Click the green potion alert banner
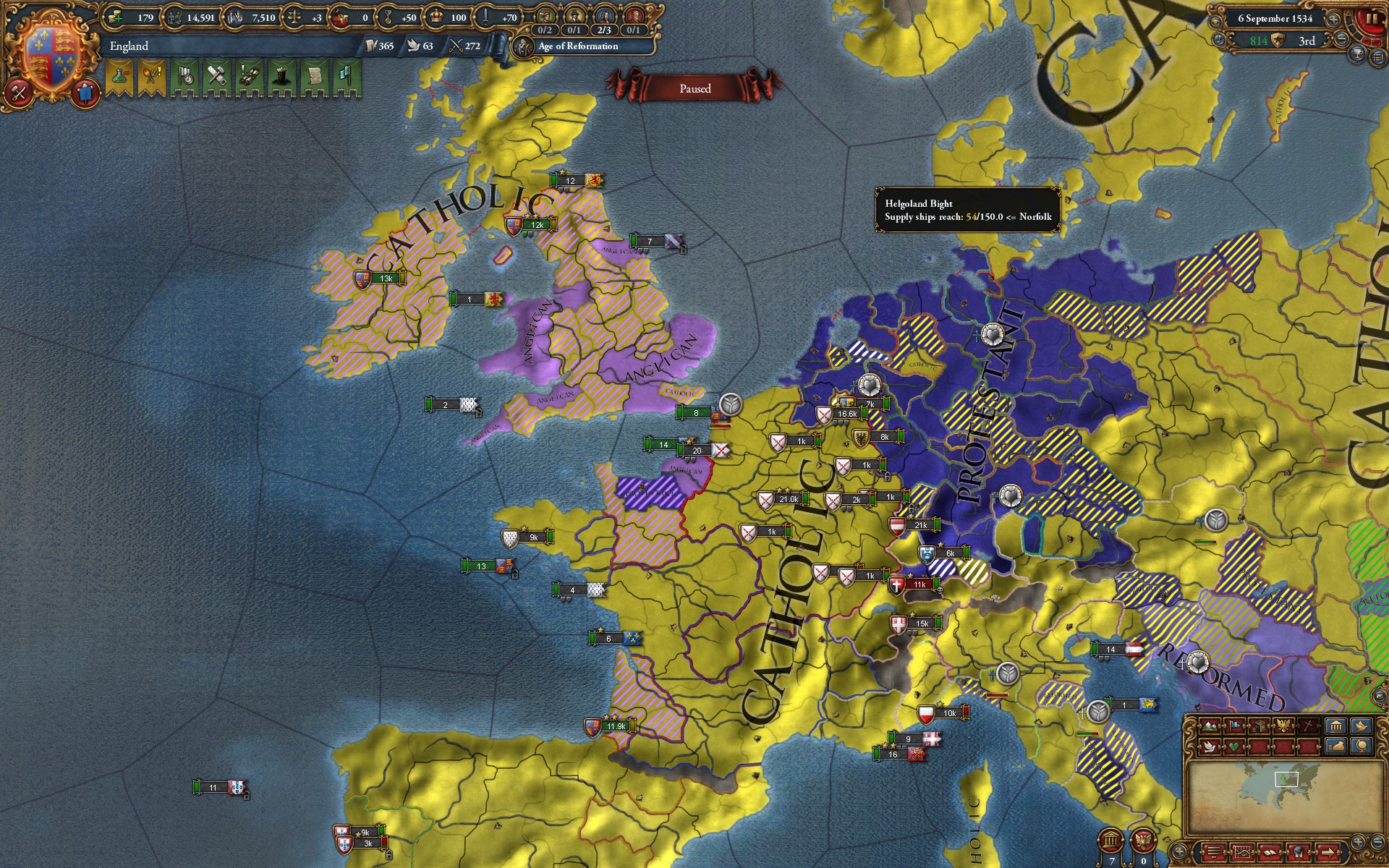 (x=119, y=77)
